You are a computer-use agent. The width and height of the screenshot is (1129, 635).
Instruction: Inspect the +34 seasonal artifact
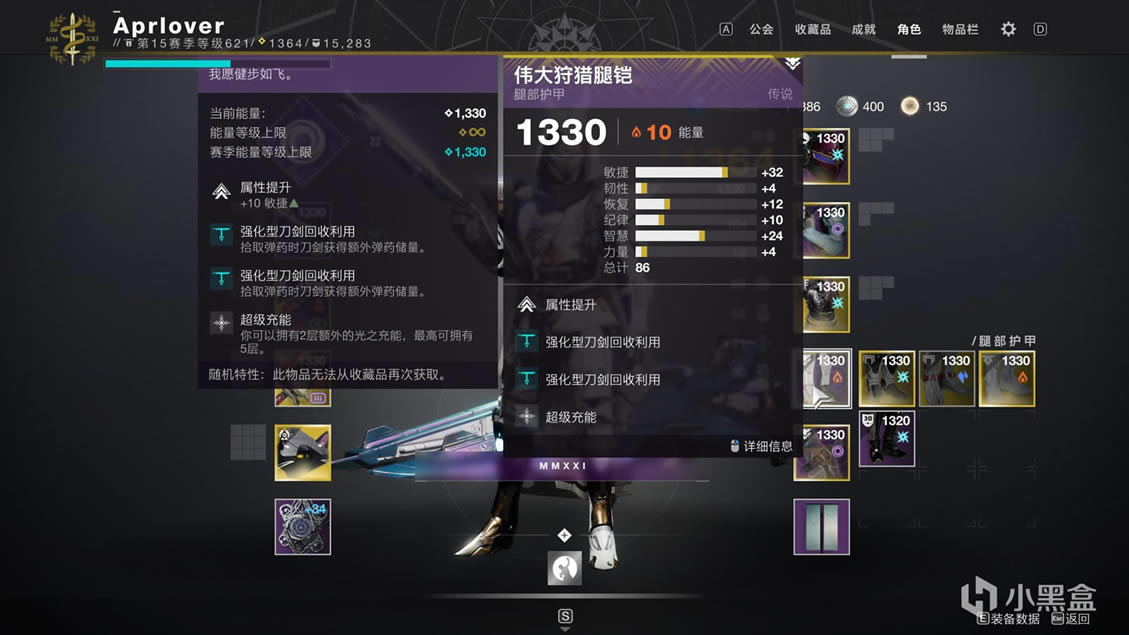[303, 527]
